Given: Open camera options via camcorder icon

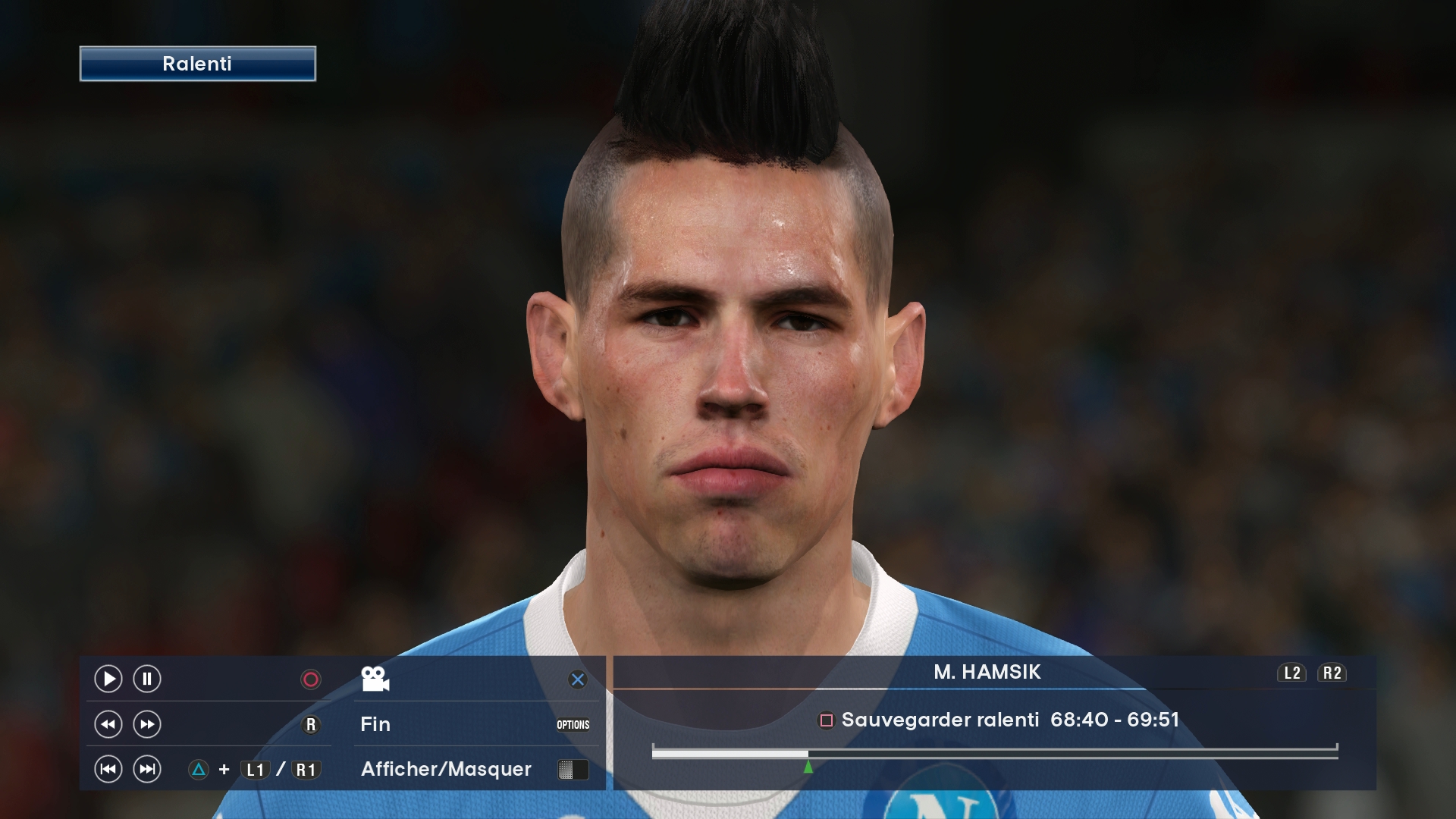Looking at the screenshot, I should [376, 679].
